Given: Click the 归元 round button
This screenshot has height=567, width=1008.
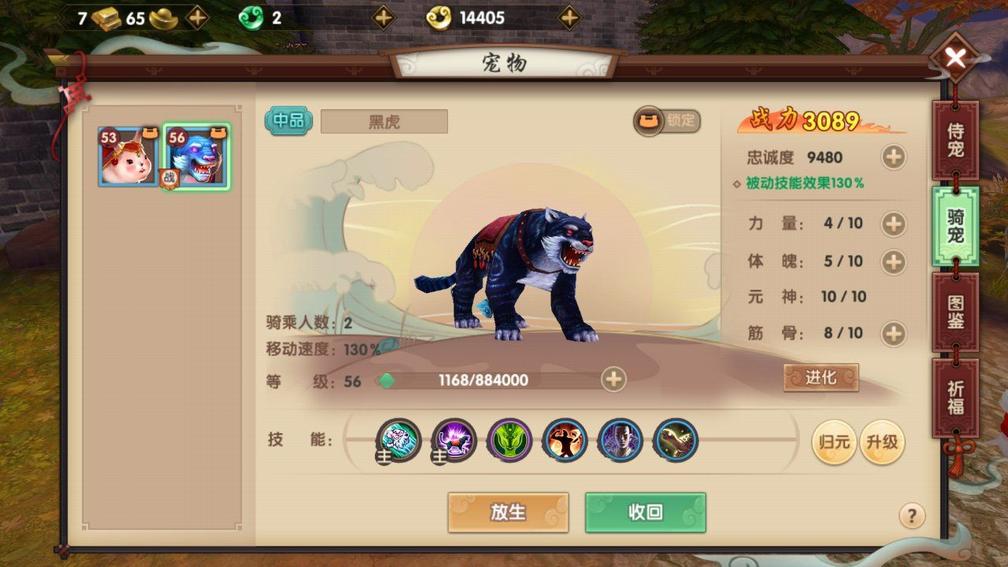Looking at the screenshot, I should click(833, 442).
